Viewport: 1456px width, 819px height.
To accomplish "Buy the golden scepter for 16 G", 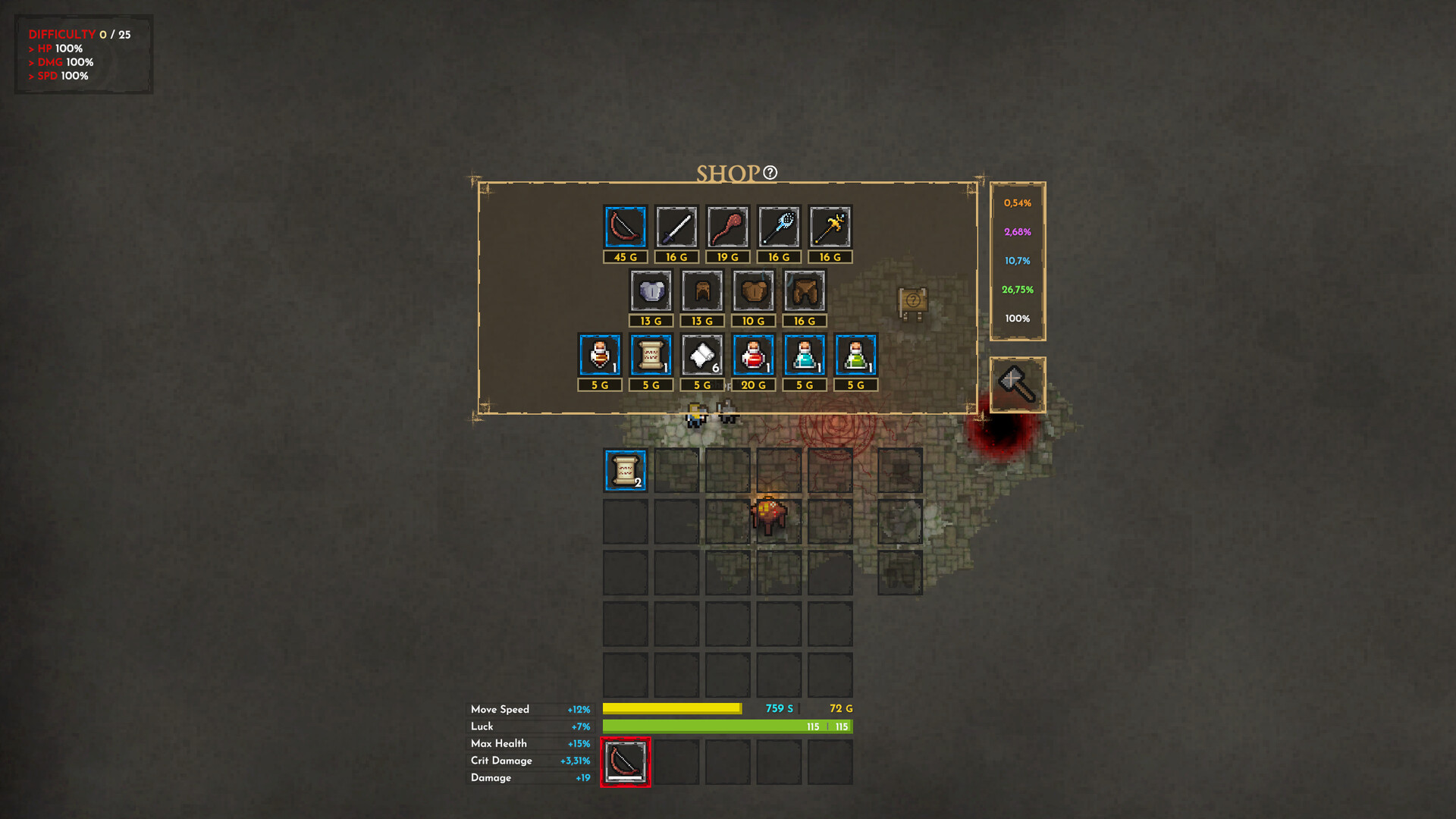I will point(829,227).
